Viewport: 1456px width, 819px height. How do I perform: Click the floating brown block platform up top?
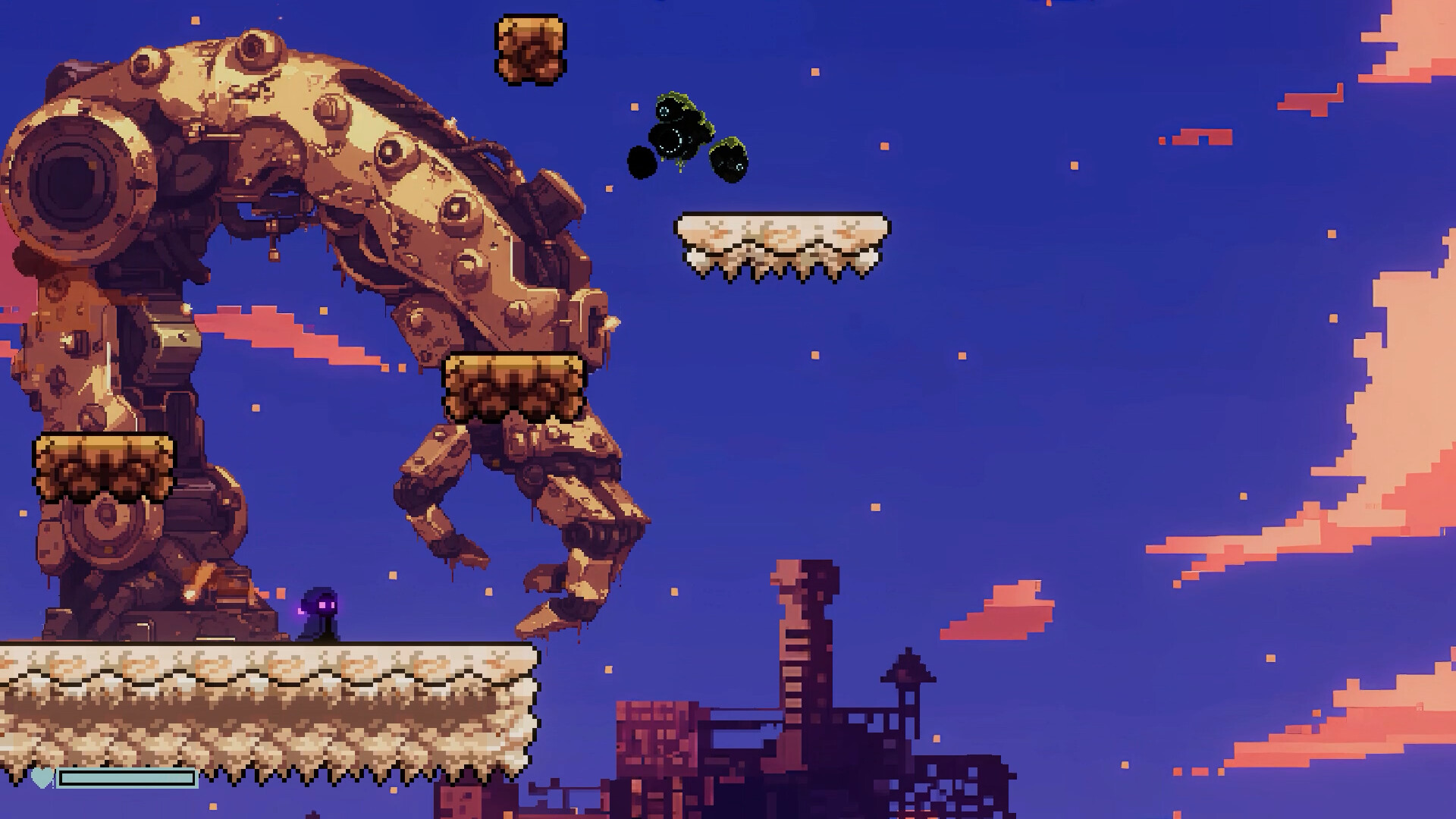click(x=529, y=49)
